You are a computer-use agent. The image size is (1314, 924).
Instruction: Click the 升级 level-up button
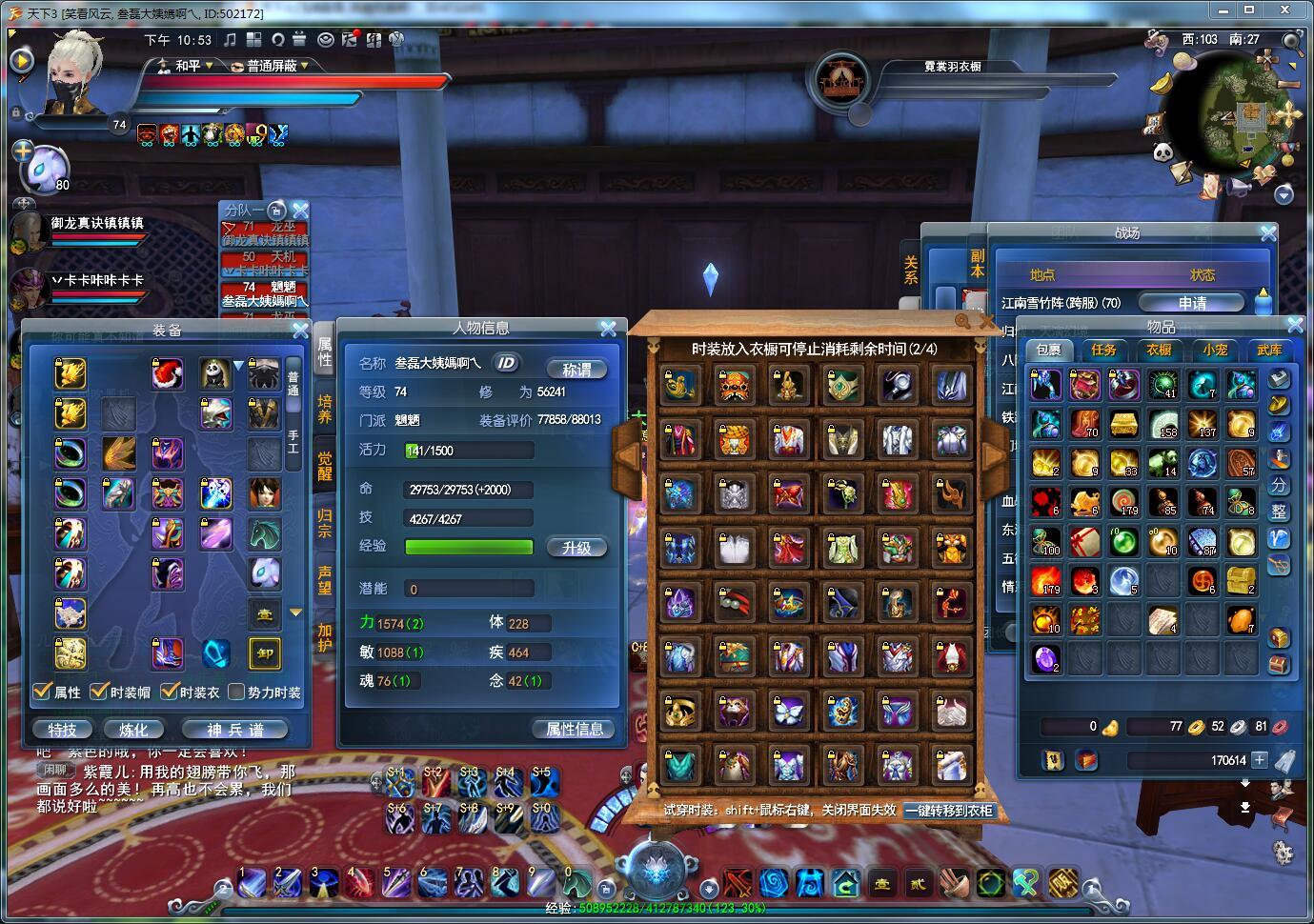(576, 548)
